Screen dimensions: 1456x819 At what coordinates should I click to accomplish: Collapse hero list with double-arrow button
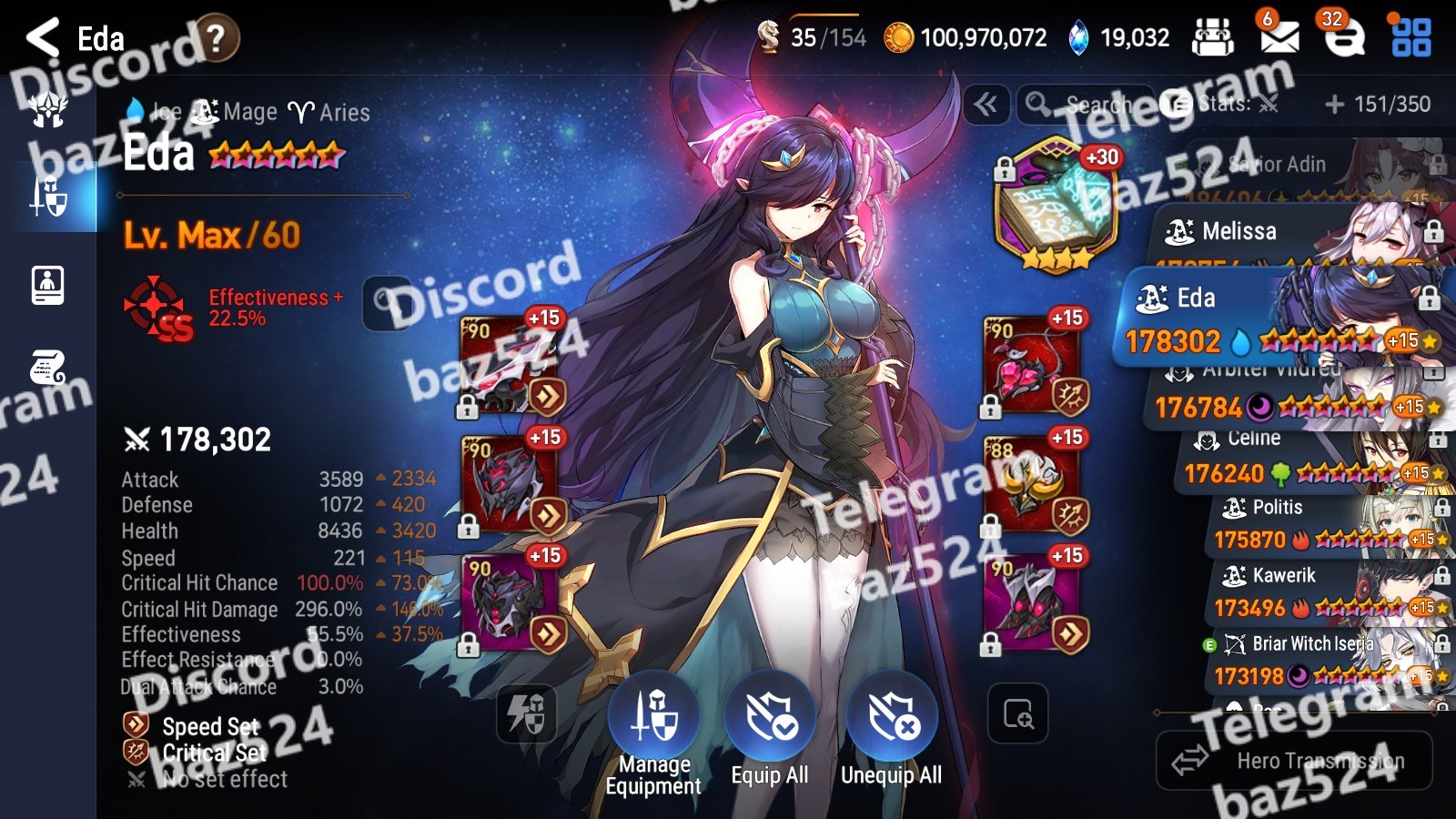coord(986,105)
